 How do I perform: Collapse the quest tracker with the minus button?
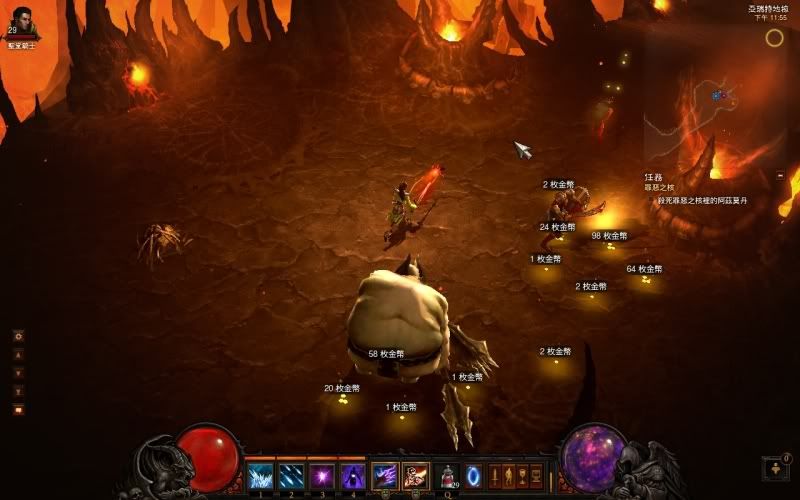click(x=780, y=175)
